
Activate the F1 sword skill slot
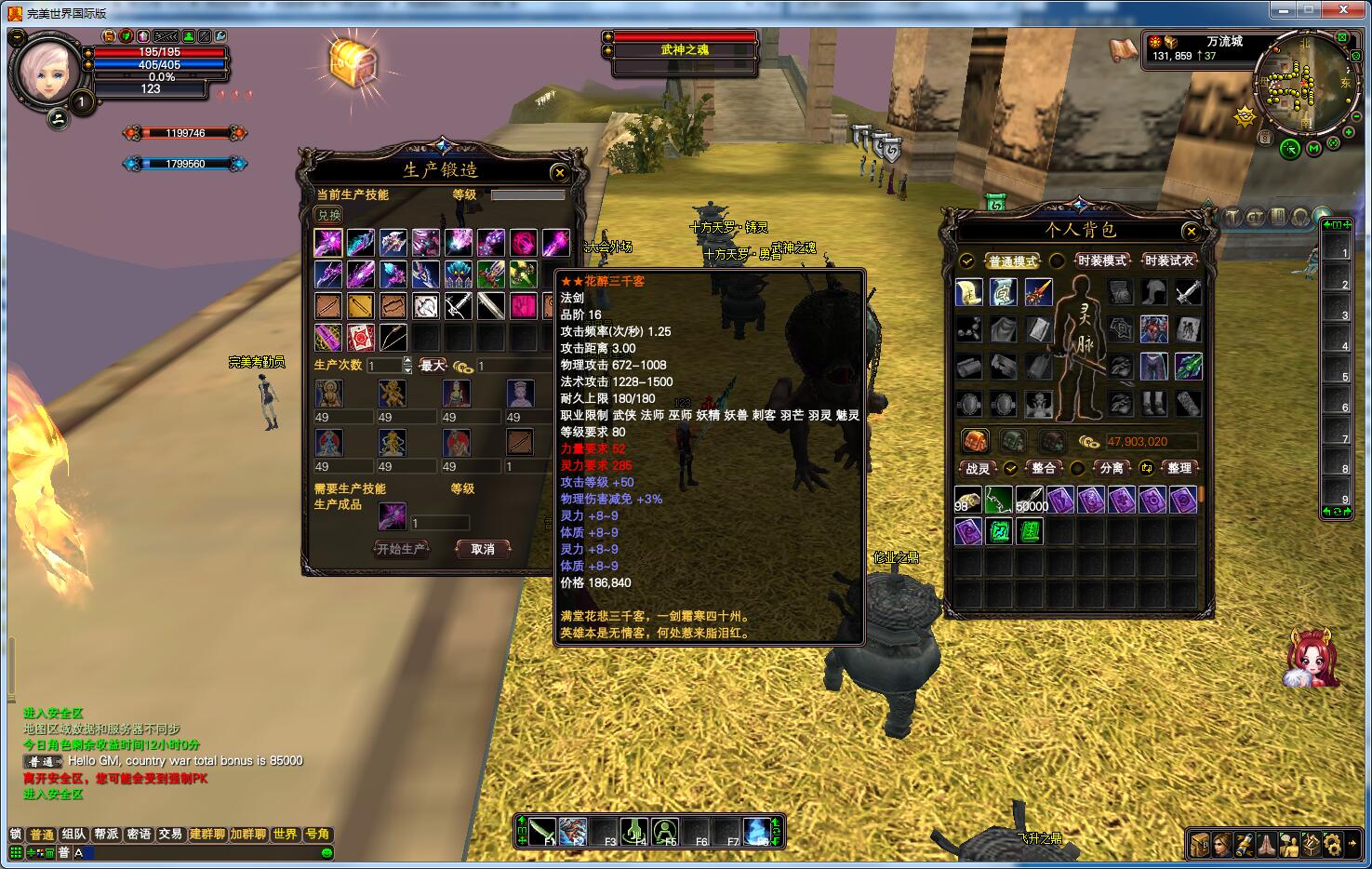pos(542,831)
